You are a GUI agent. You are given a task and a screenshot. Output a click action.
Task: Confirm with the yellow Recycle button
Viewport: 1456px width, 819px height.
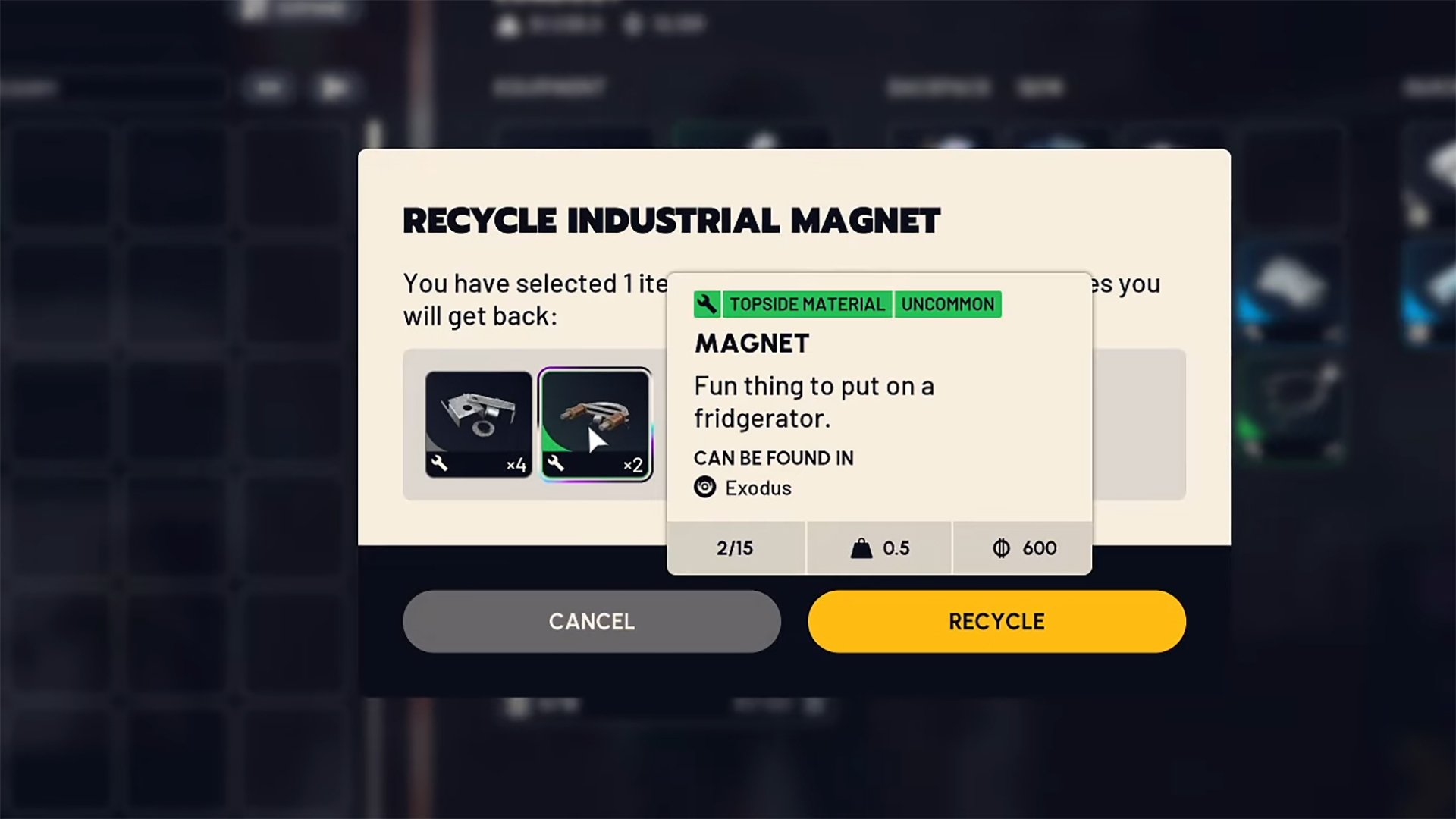pos(996,621)
